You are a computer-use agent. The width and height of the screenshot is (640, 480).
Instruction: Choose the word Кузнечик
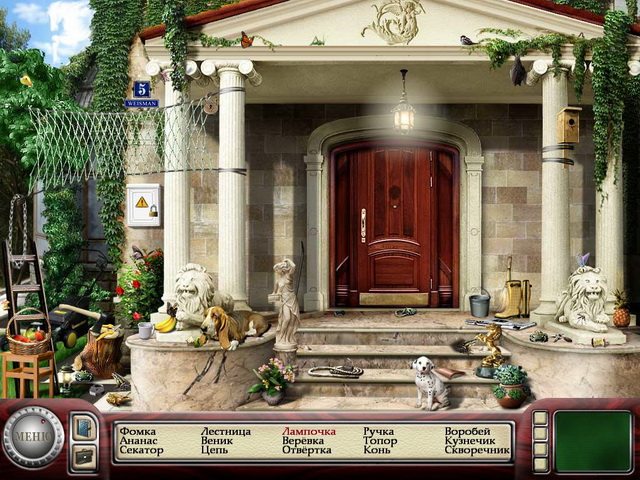(472, 441)
